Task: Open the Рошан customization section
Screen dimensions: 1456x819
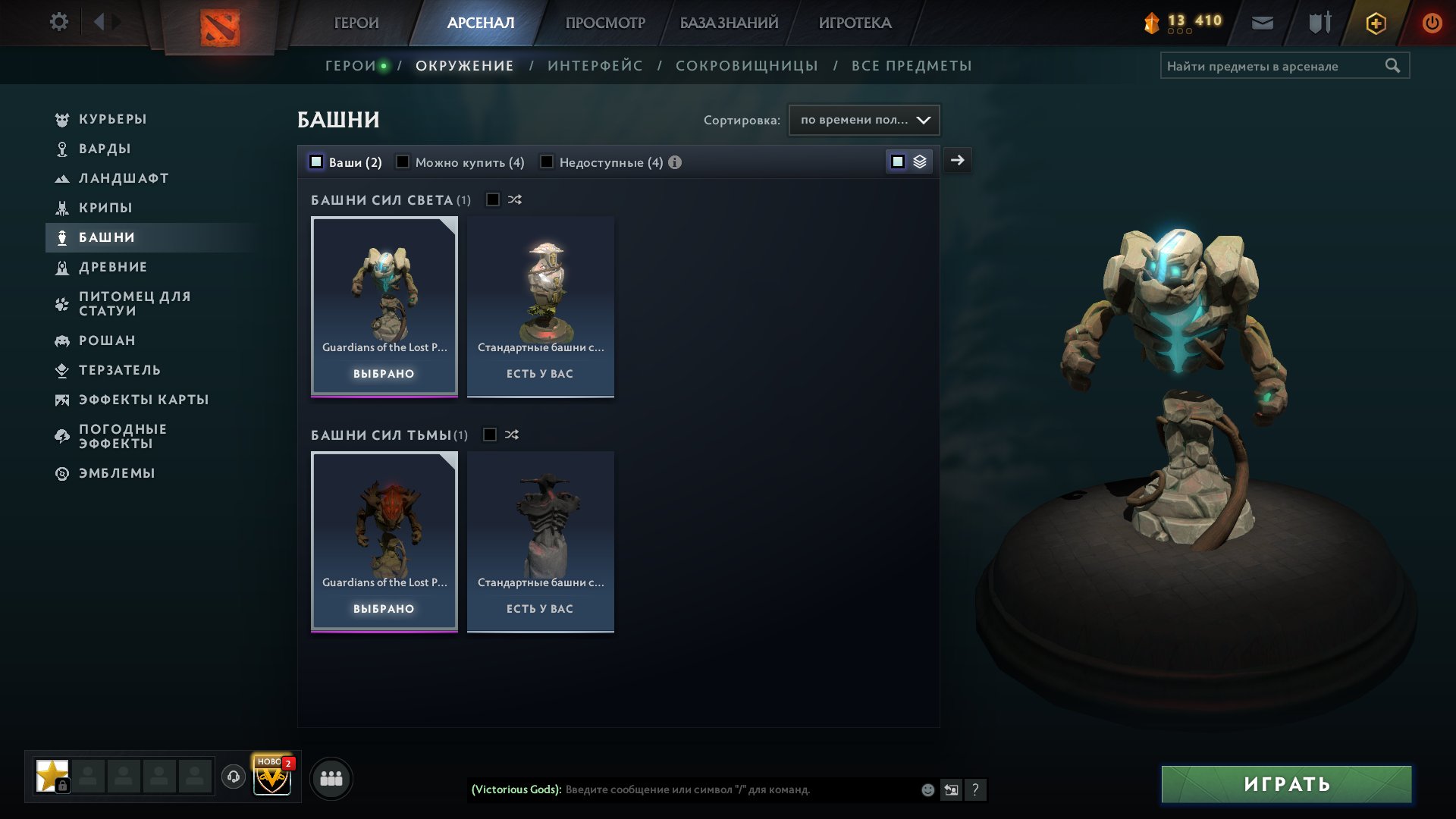Action: coord(108,340)
